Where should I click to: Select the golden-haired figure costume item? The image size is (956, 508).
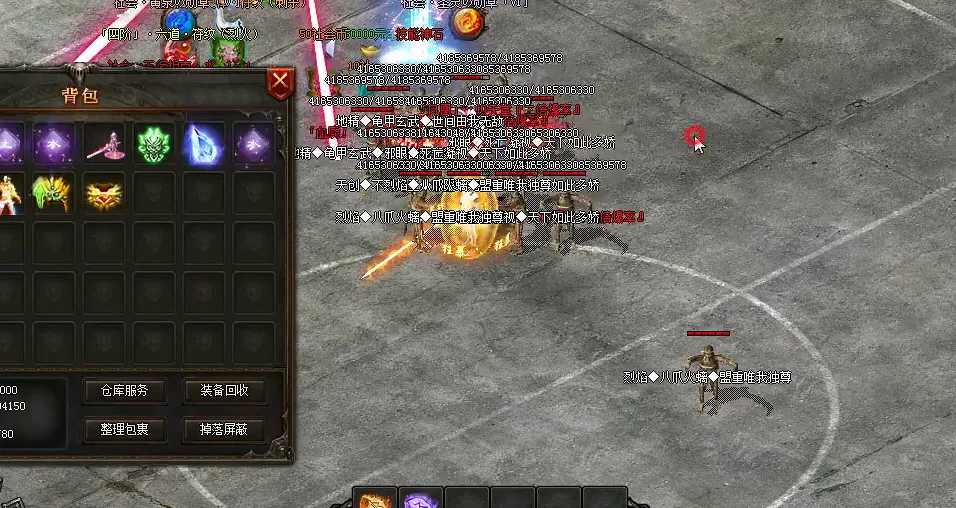coord(9,193)
